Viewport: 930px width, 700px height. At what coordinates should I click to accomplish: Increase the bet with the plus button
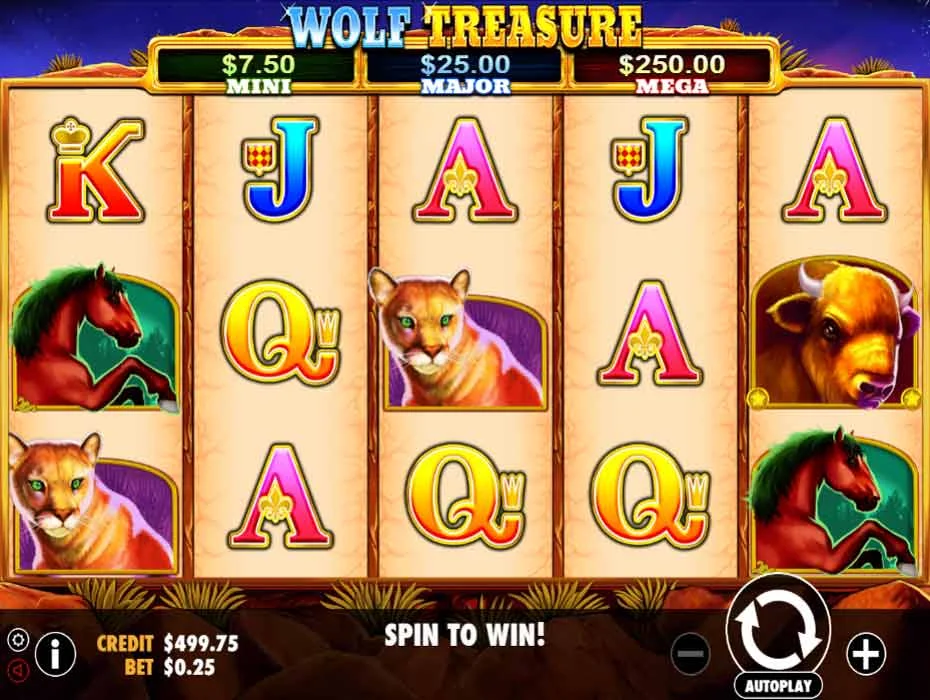pyautogui.click(x=865, y=654)
